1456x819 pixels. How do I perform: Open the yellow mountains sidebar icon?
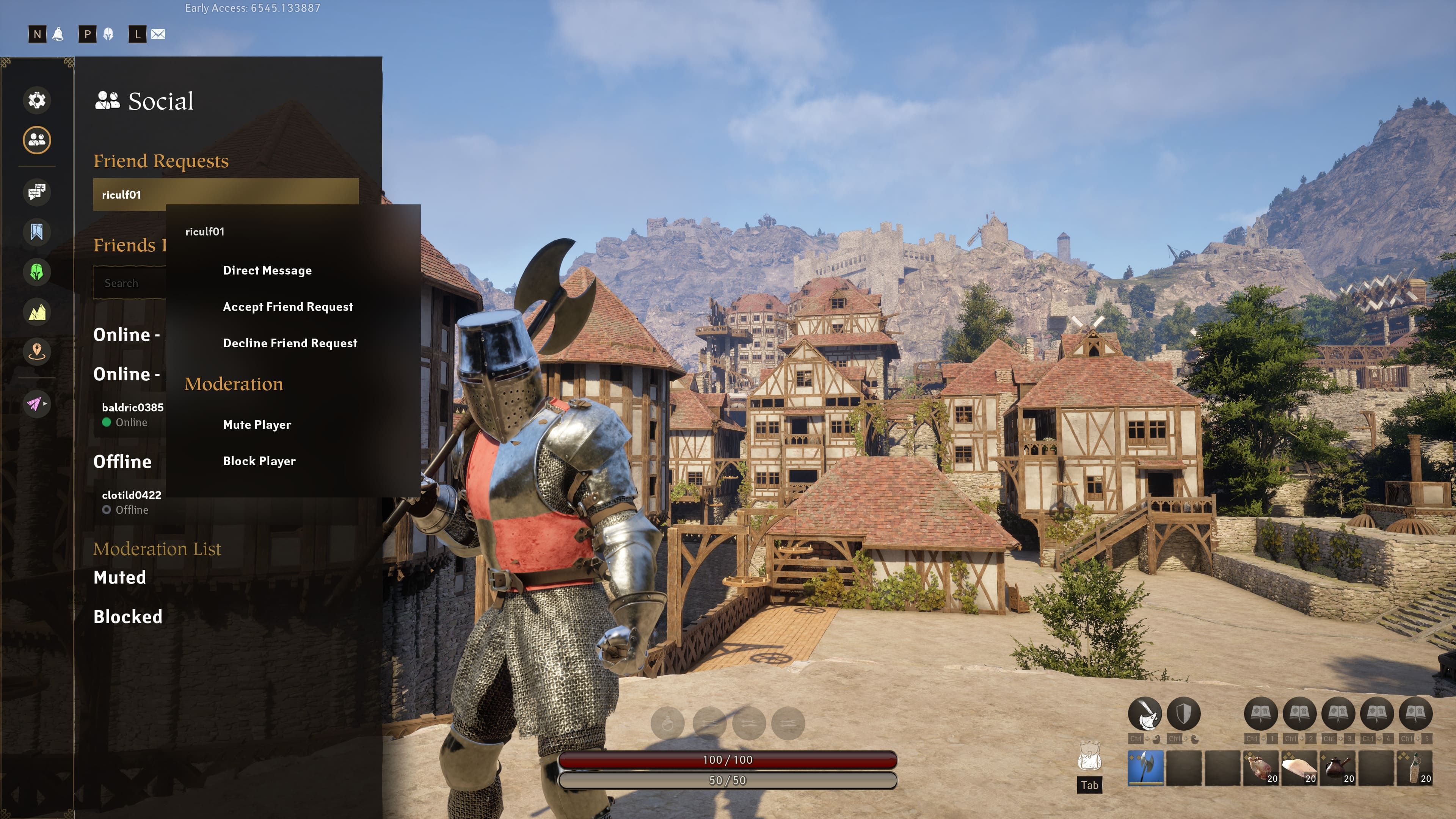point(37,311)
